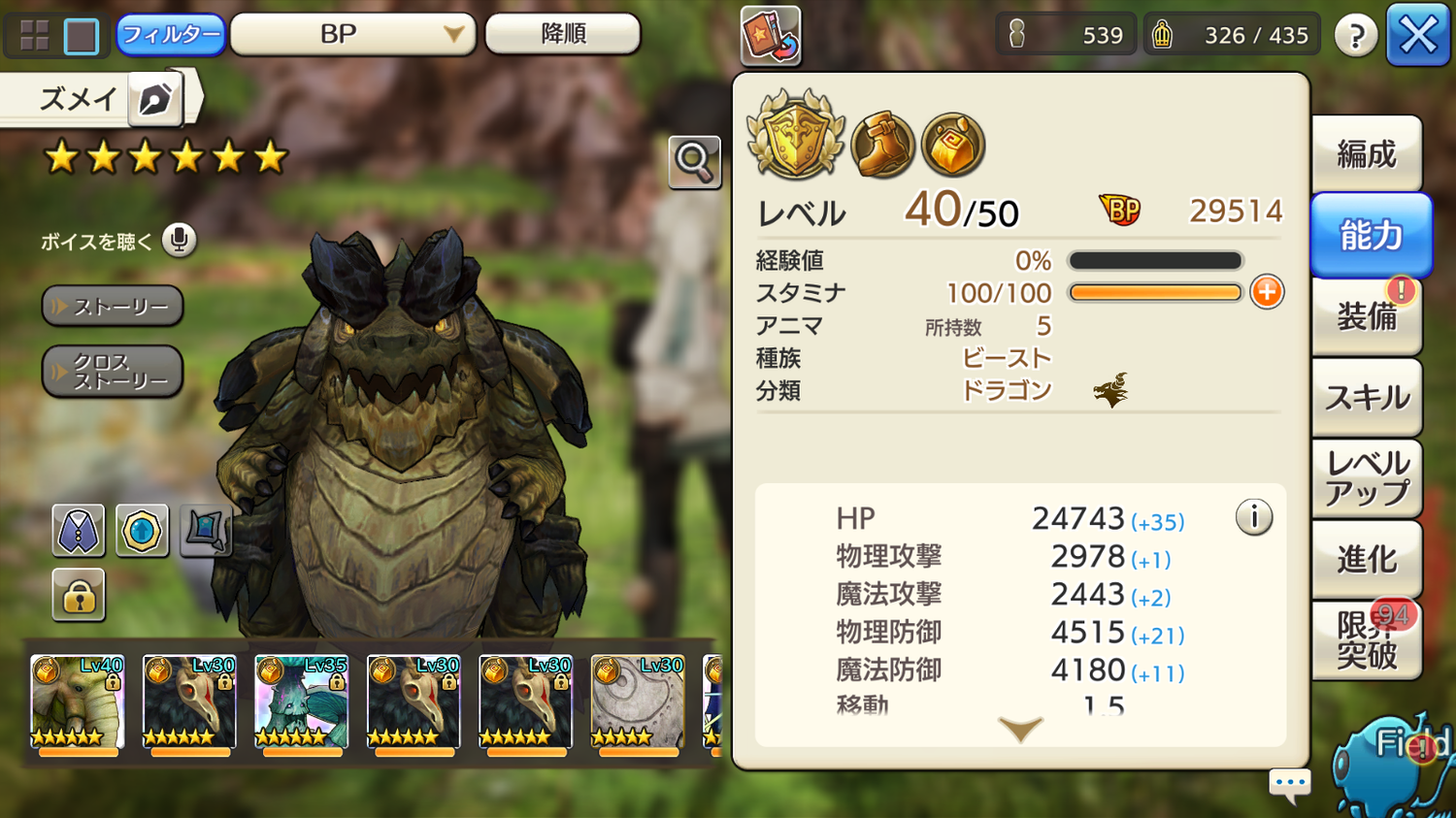
Task: Show stat details with the info button
Action: point(1253,517)
